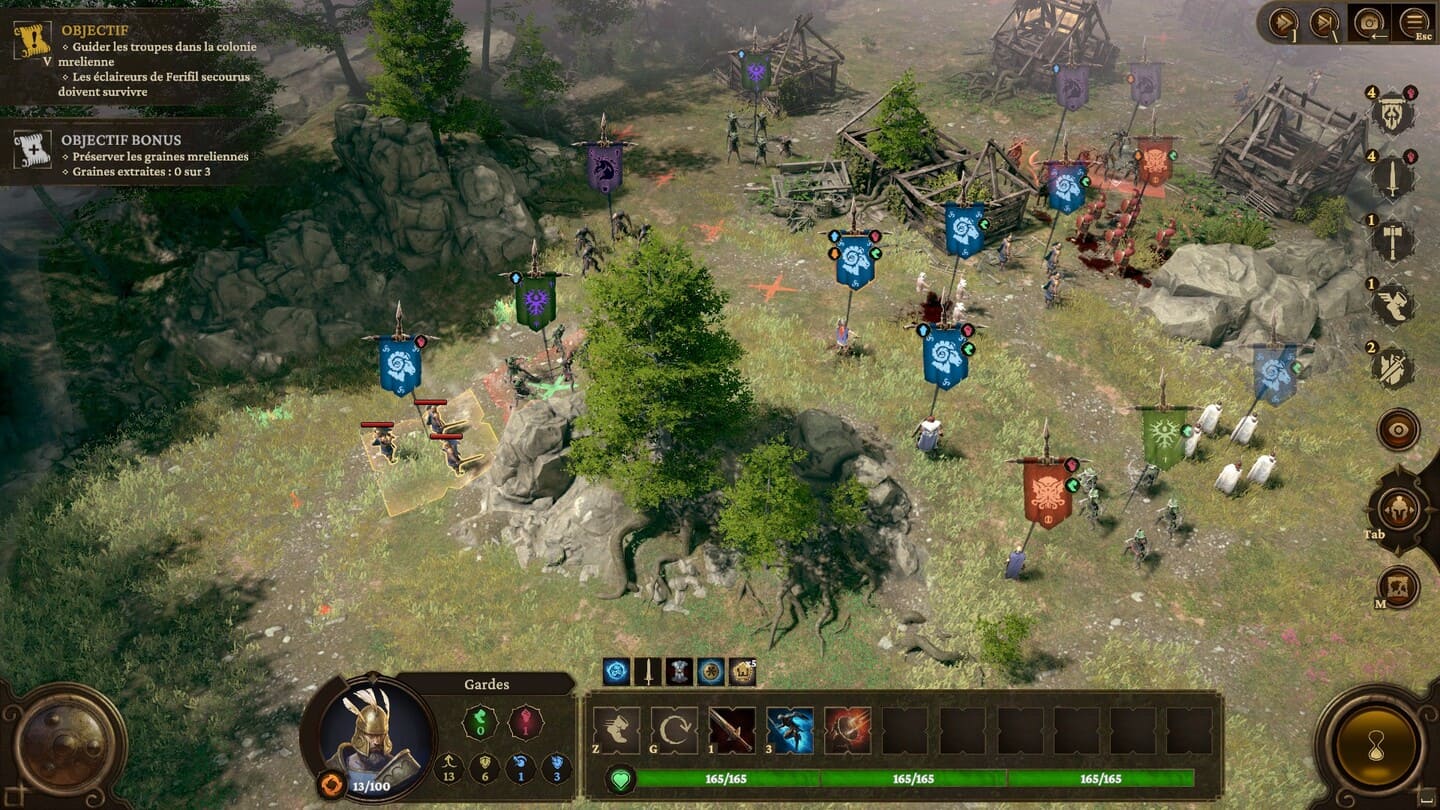
Task: Open the Objectif Bonus scroll icon
Action: tap(31, 149)
